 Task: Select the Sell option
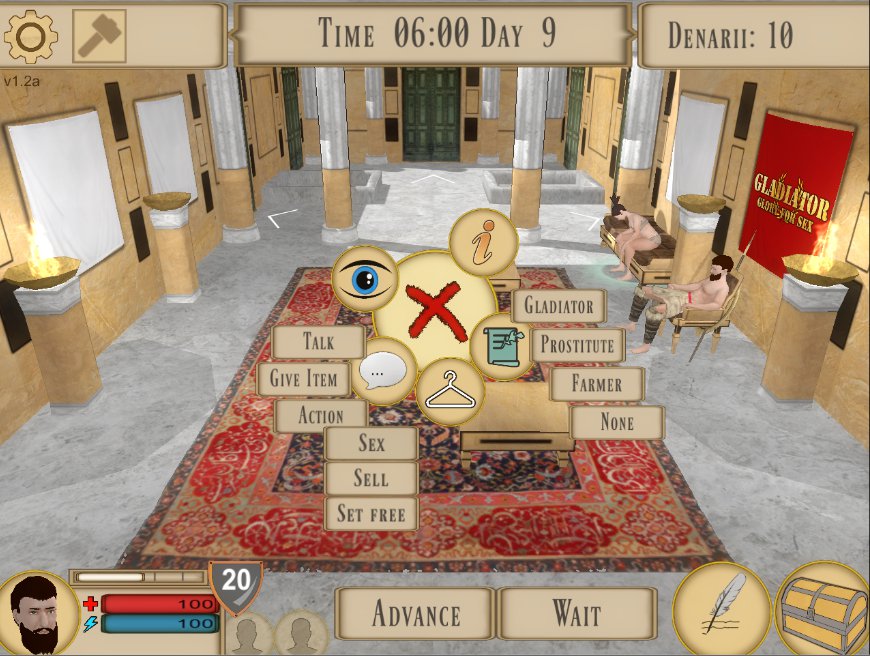click(x=371, y=478)
